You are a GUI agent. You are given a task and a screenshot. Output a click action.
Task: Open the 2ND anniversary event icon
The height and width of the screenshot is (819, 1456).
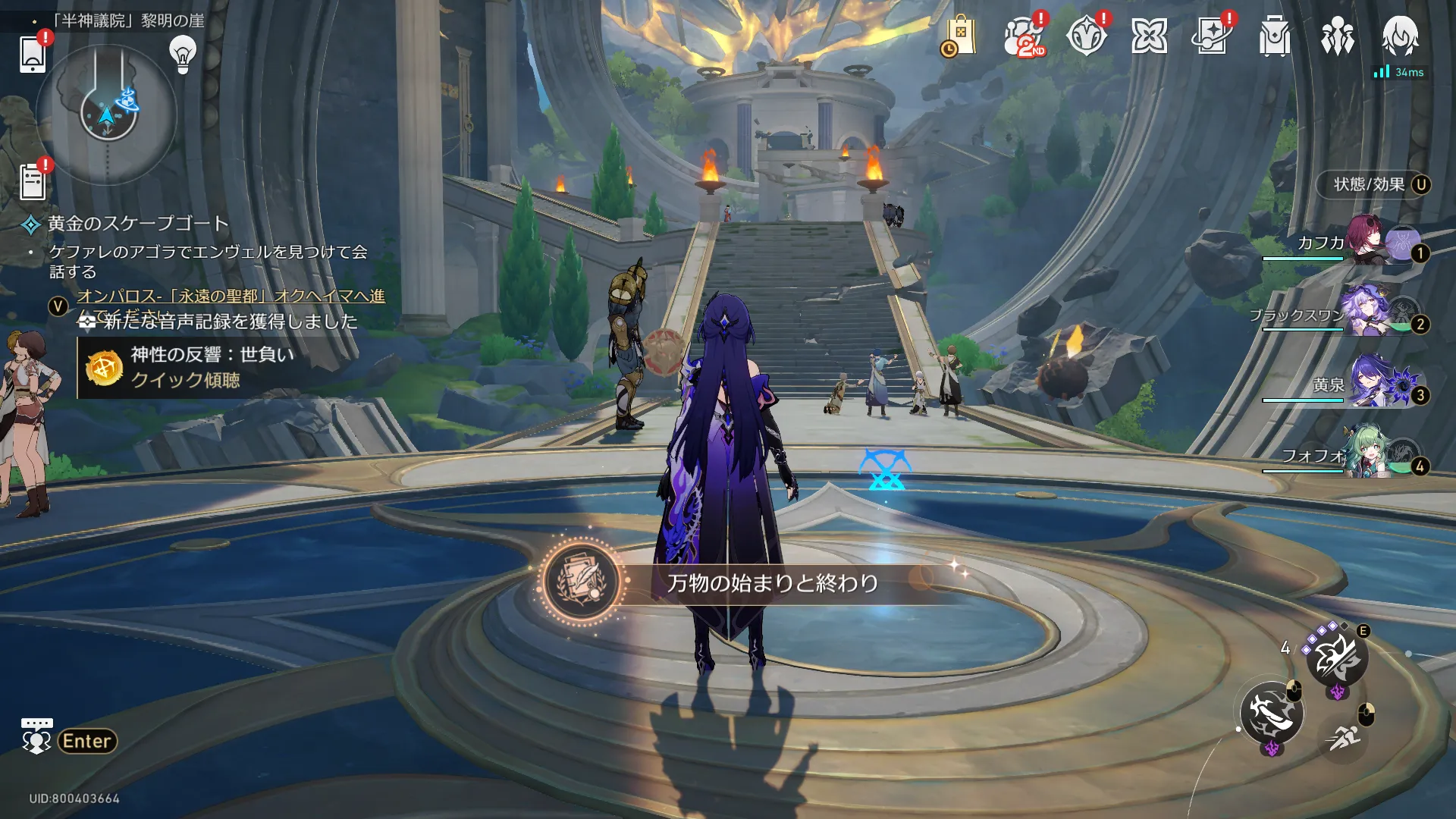click(x=1024, y=36)
